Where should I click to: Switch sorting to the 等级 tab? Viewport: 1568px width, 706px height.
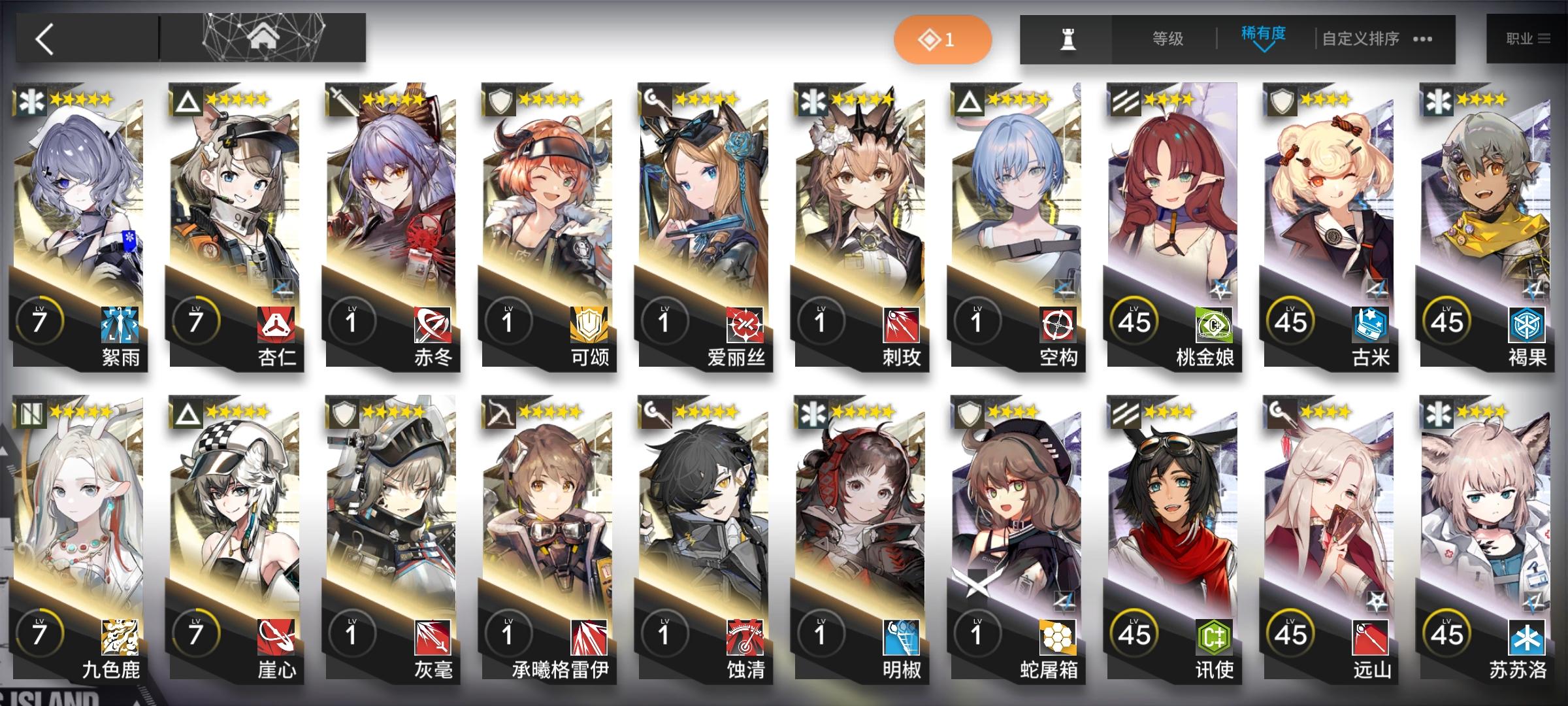[1169, 39]
